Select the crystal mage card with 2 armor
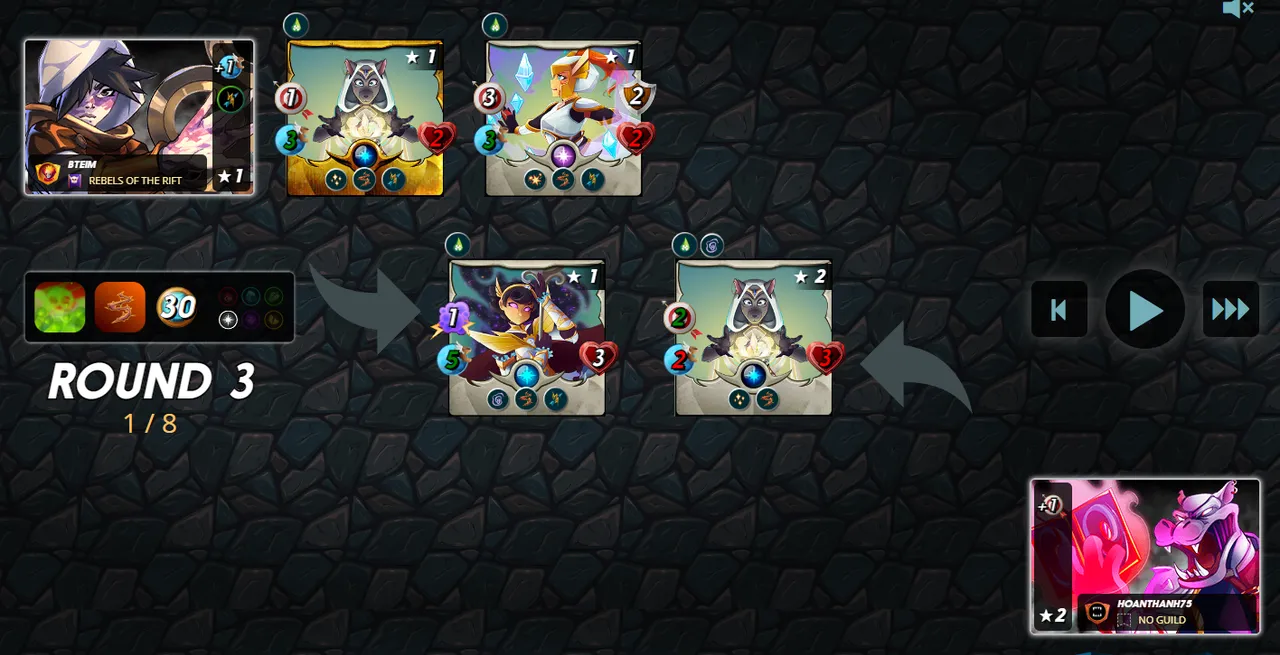This screenshot has width=1280, height=655. pos(563,118)
